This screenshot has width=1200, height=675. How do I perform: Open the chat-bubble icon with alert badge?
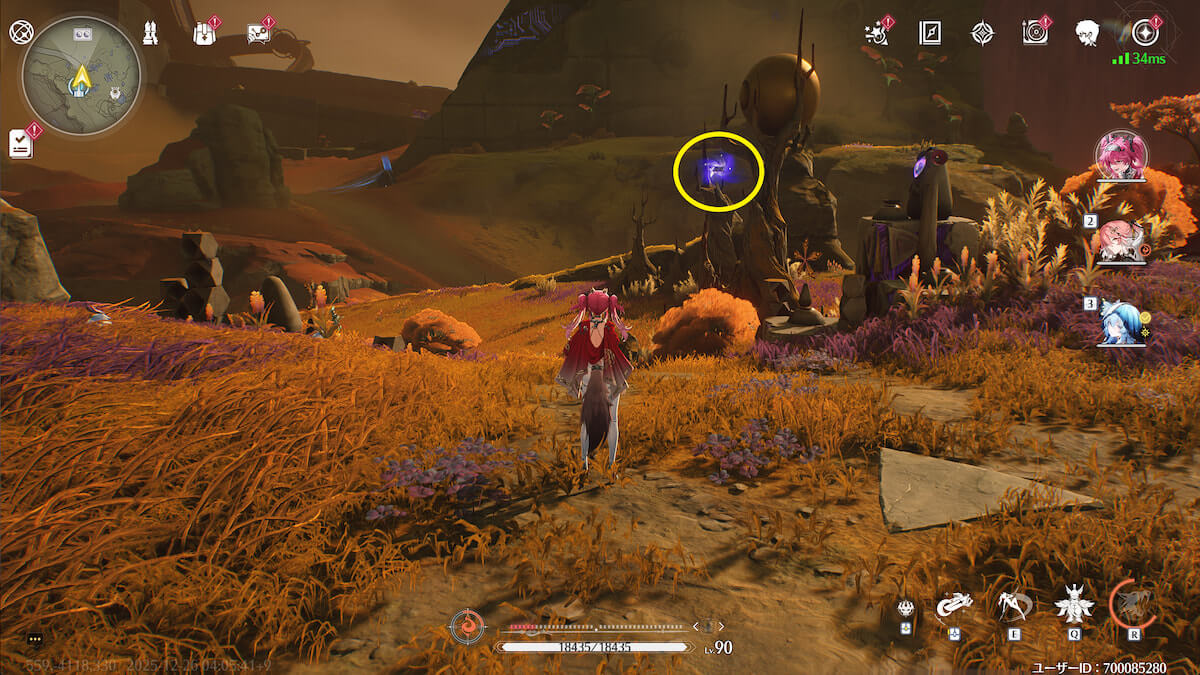pyautogui.click(x=257, y=33)
